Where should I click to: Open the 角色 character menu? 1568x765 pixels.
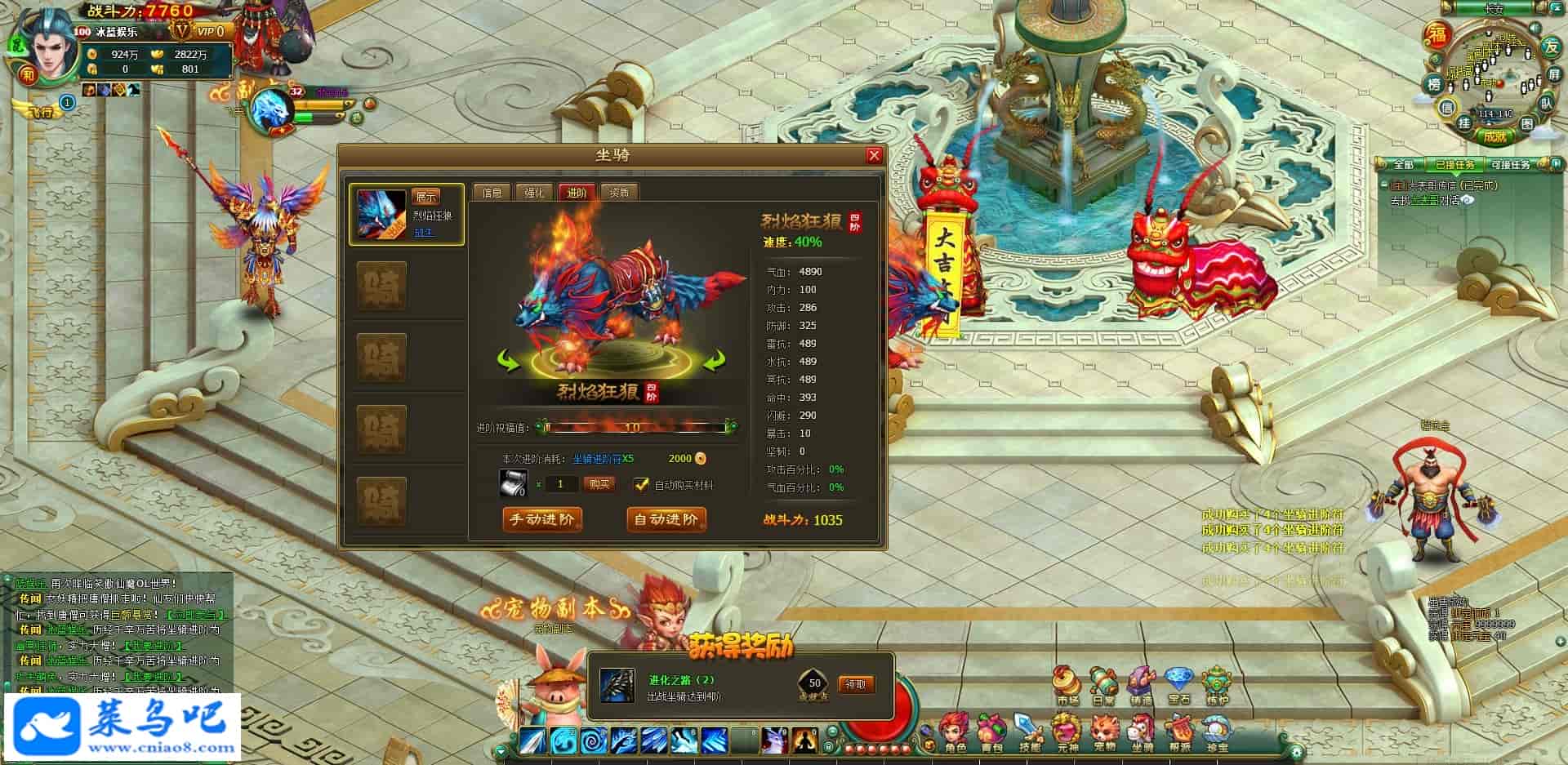(x=955, y=732)
